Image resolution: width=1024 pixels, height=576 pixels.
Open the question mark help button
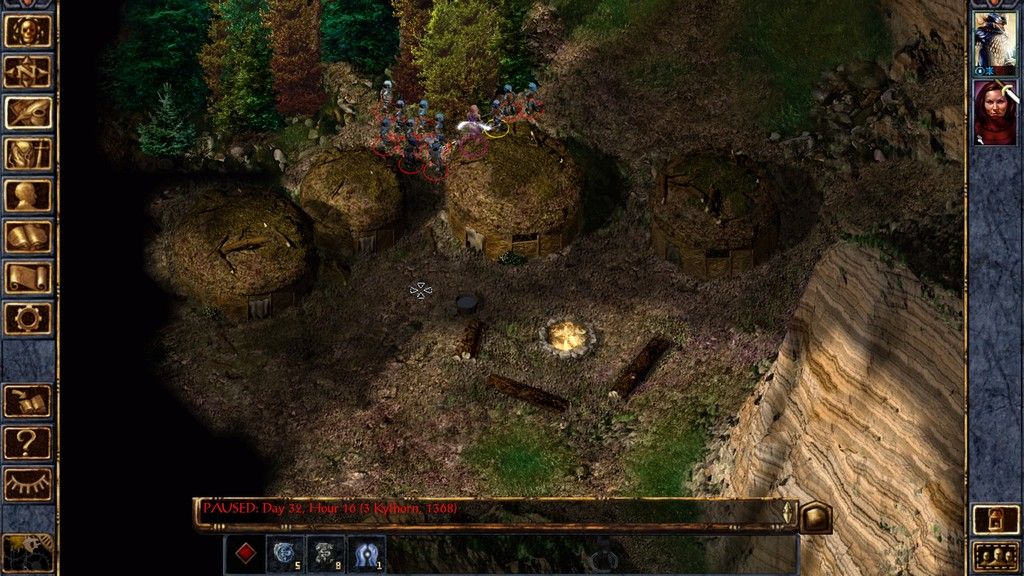click(x=28, y=442)
